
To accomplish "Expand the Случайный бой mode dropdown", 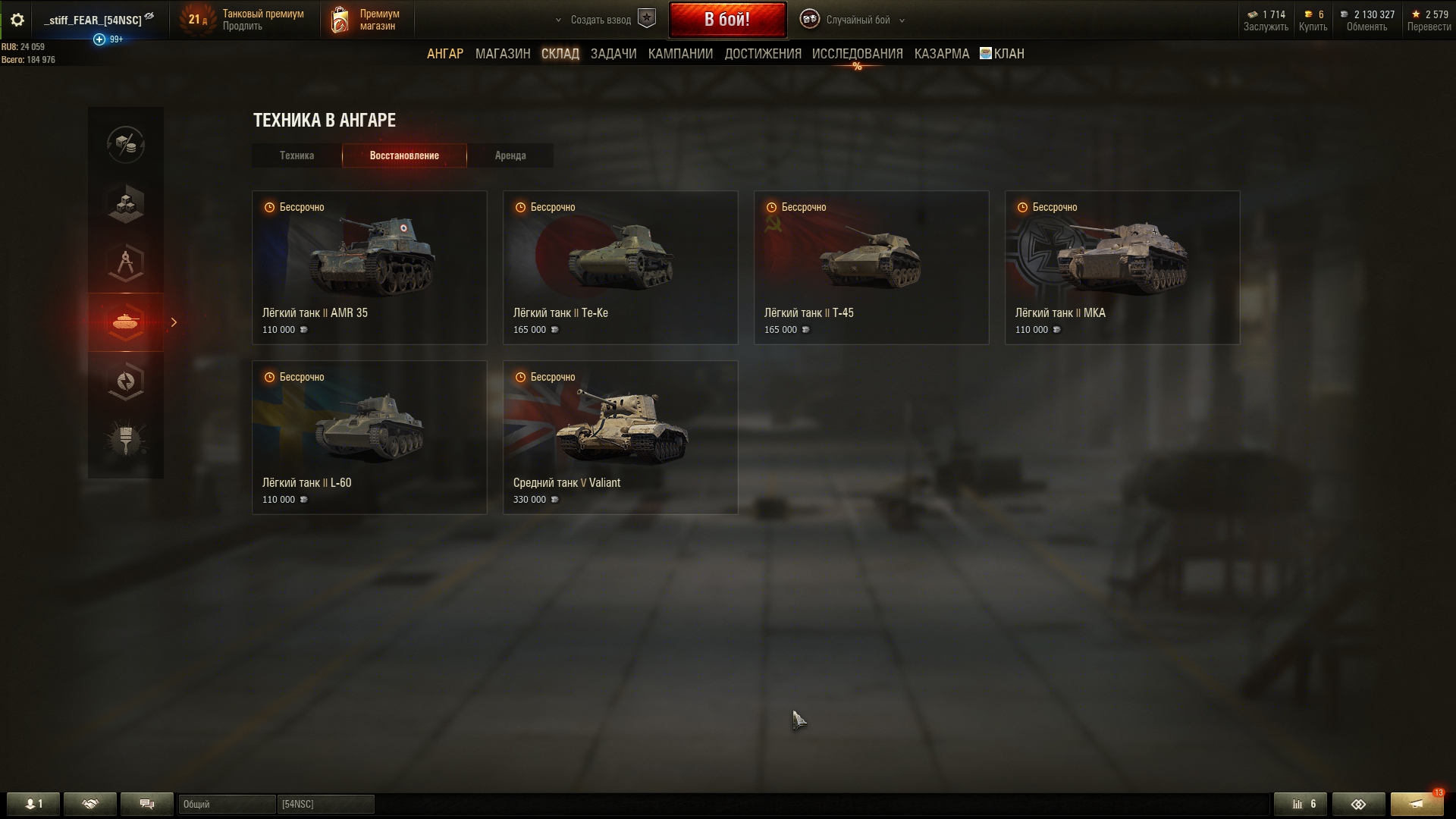I will pyautogui.click(x=857, y=20).
